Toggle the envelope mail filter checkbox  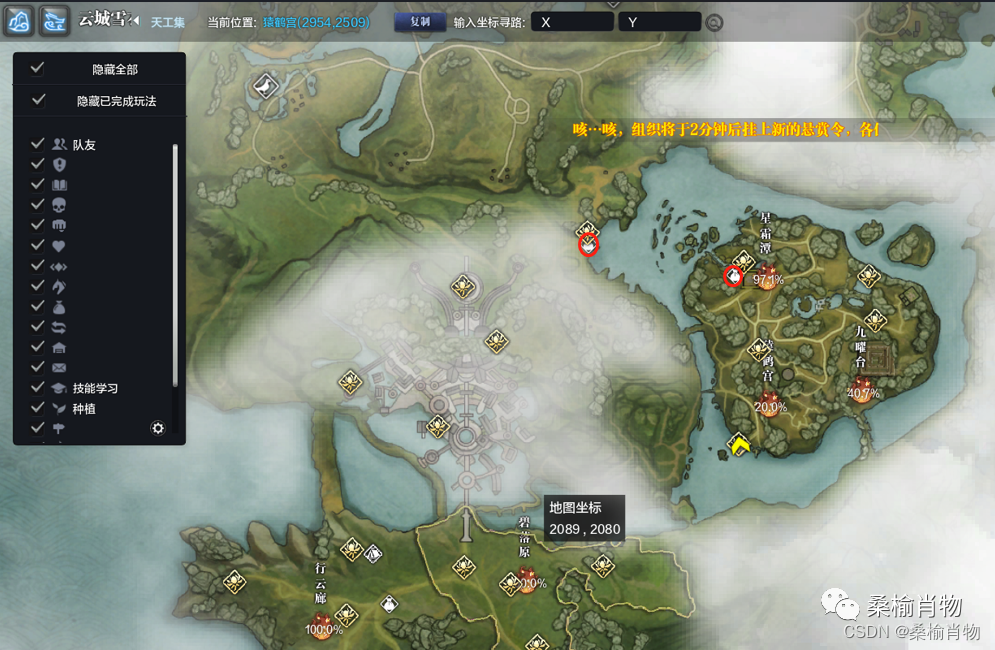tap(38, 367)
